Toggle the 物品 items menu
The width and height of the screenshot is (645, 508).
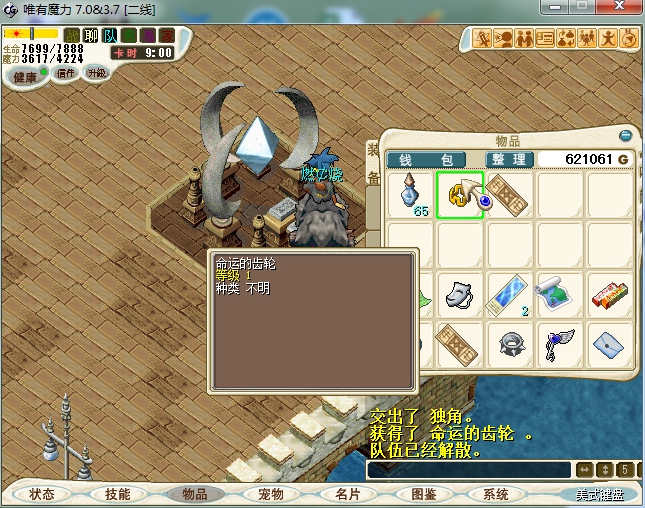pos(188,494)
